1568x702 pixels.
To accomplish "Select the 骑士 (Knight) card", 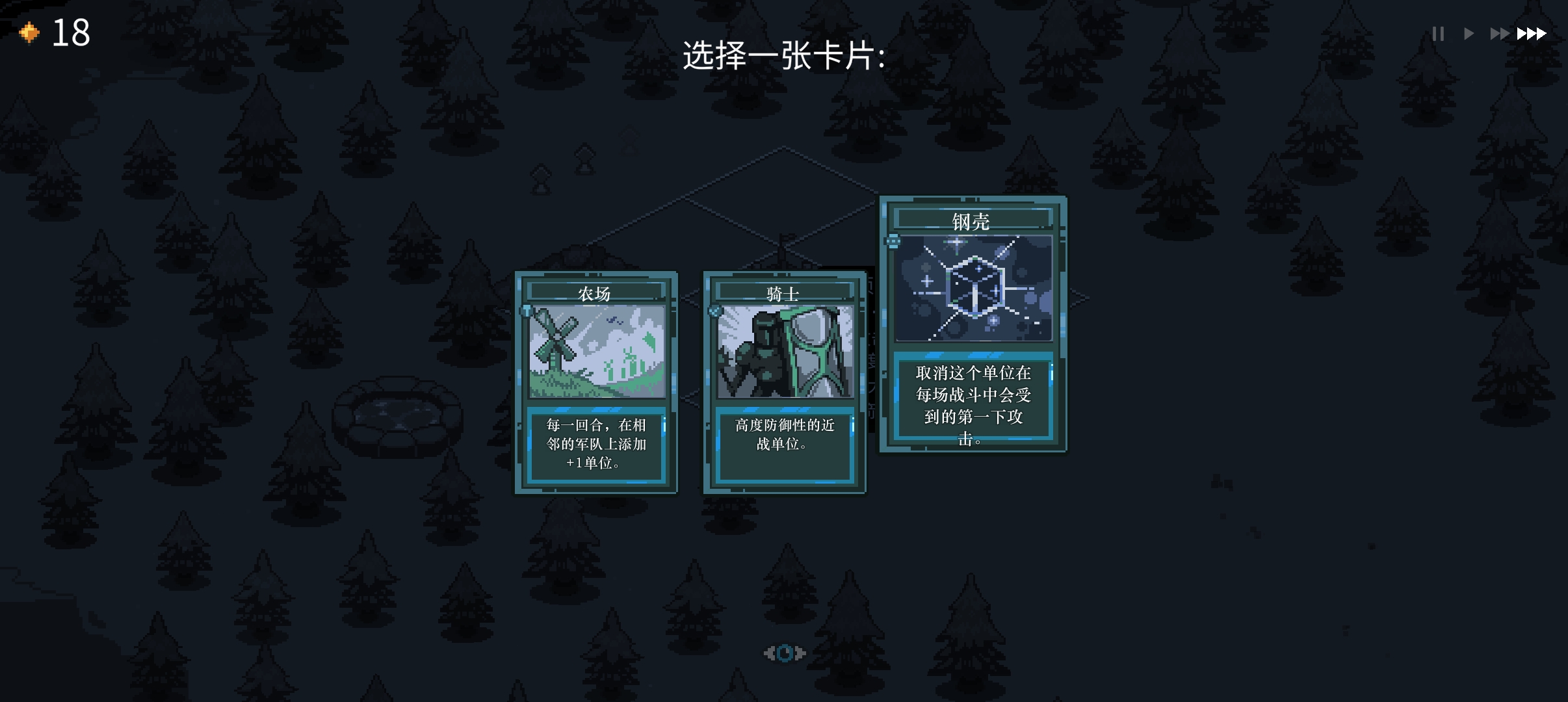I will [784, 383].
